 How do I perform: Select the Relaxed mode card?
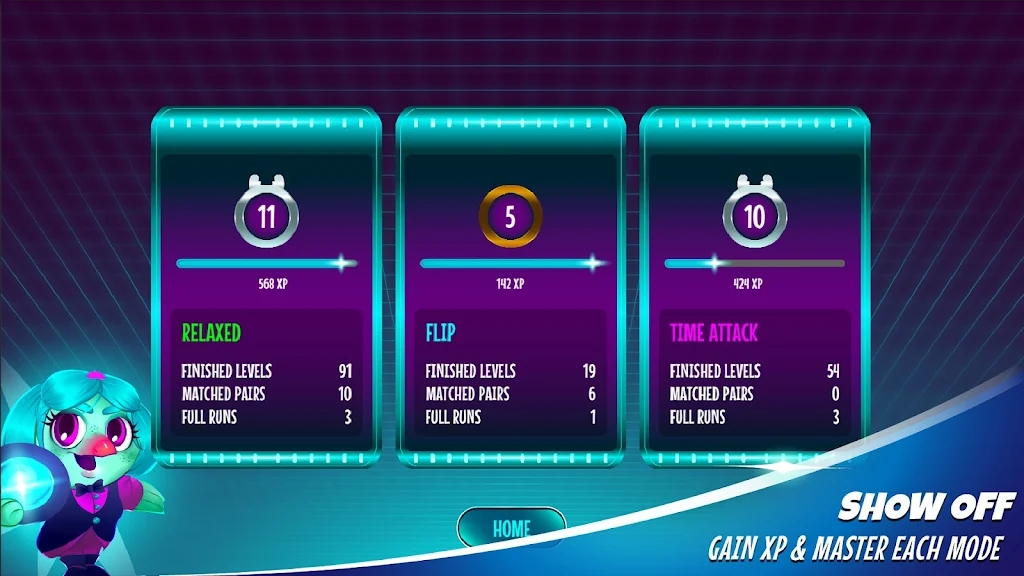pos(266,288)
